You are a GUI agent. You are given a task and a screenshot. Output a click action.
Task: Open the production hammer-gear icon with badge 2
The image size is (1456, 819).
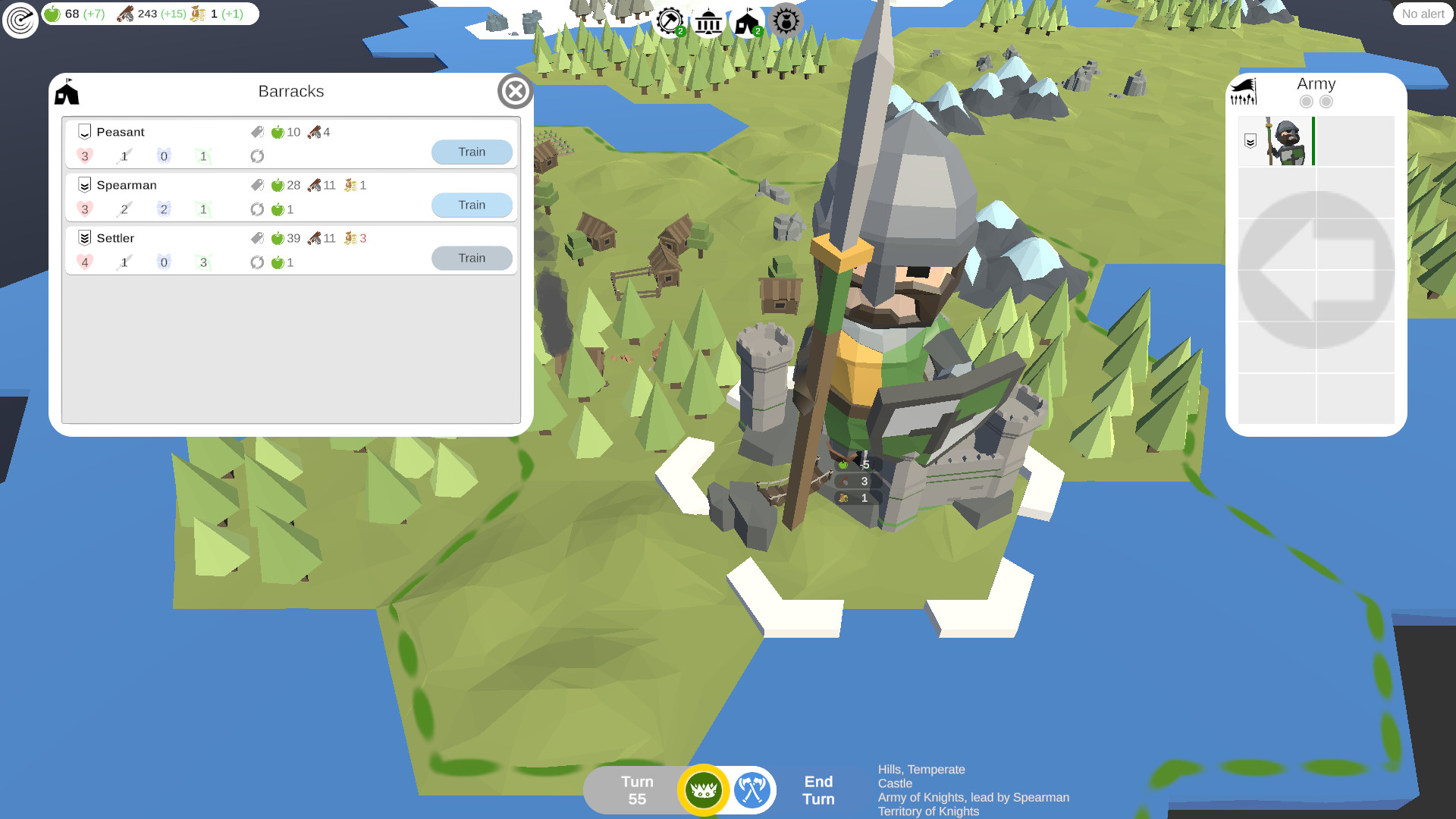(x=670, y=22)
